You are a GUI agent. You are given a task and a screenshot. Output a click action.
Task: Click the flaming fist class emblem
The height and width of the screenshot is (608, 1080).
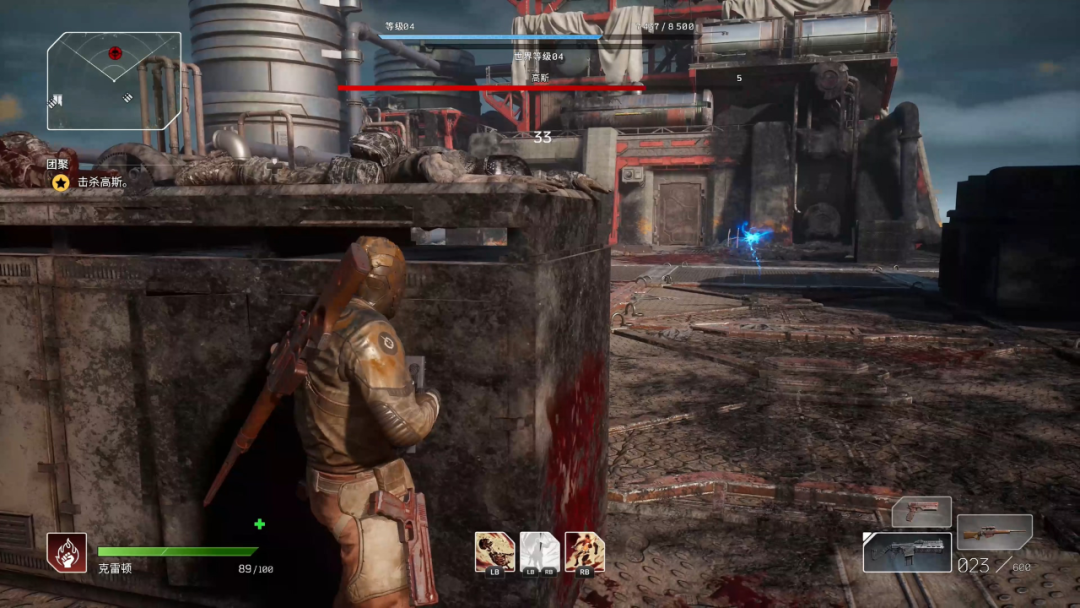[x=66, y=552]
